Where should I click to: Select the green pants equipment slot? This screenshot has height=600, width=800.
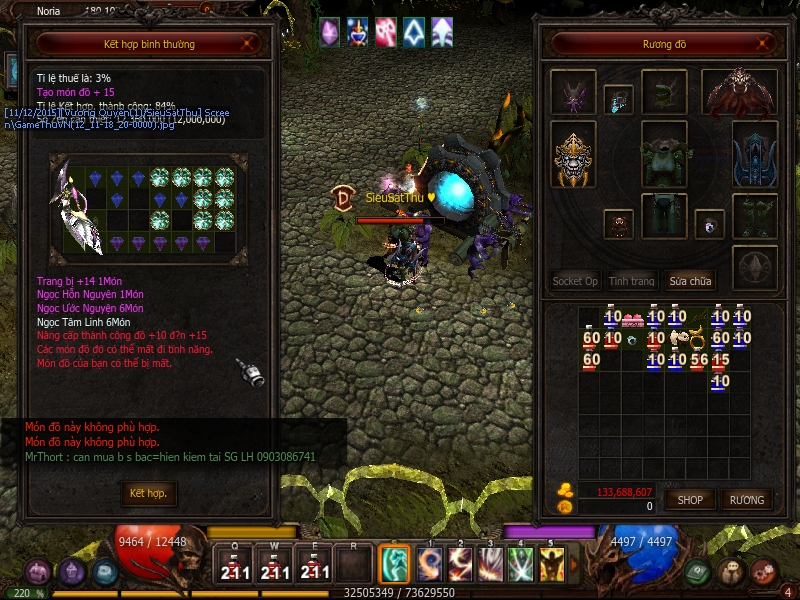664,214
